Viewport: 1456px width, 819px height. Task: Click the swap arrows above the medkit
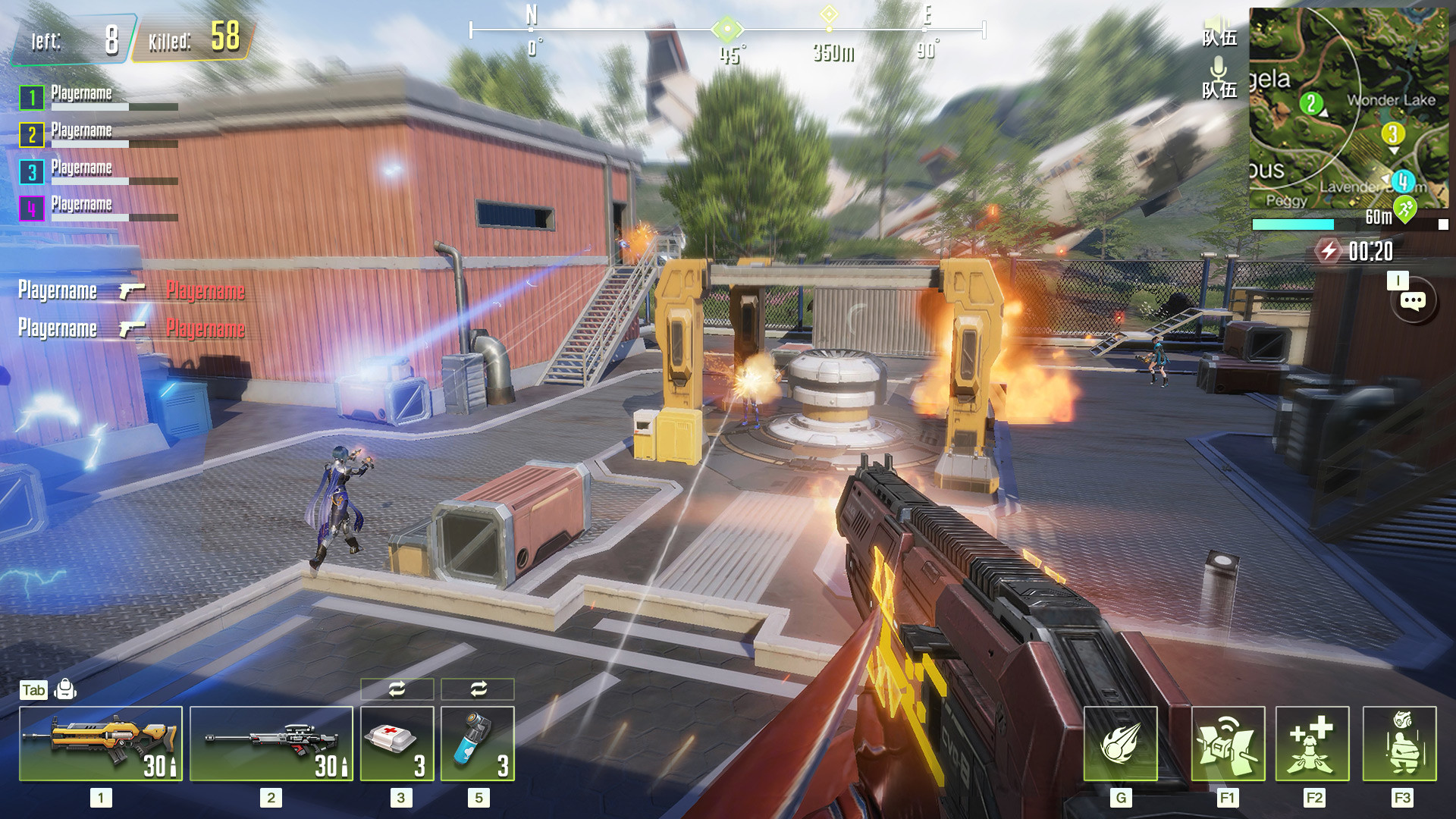[x=397, y=689]
